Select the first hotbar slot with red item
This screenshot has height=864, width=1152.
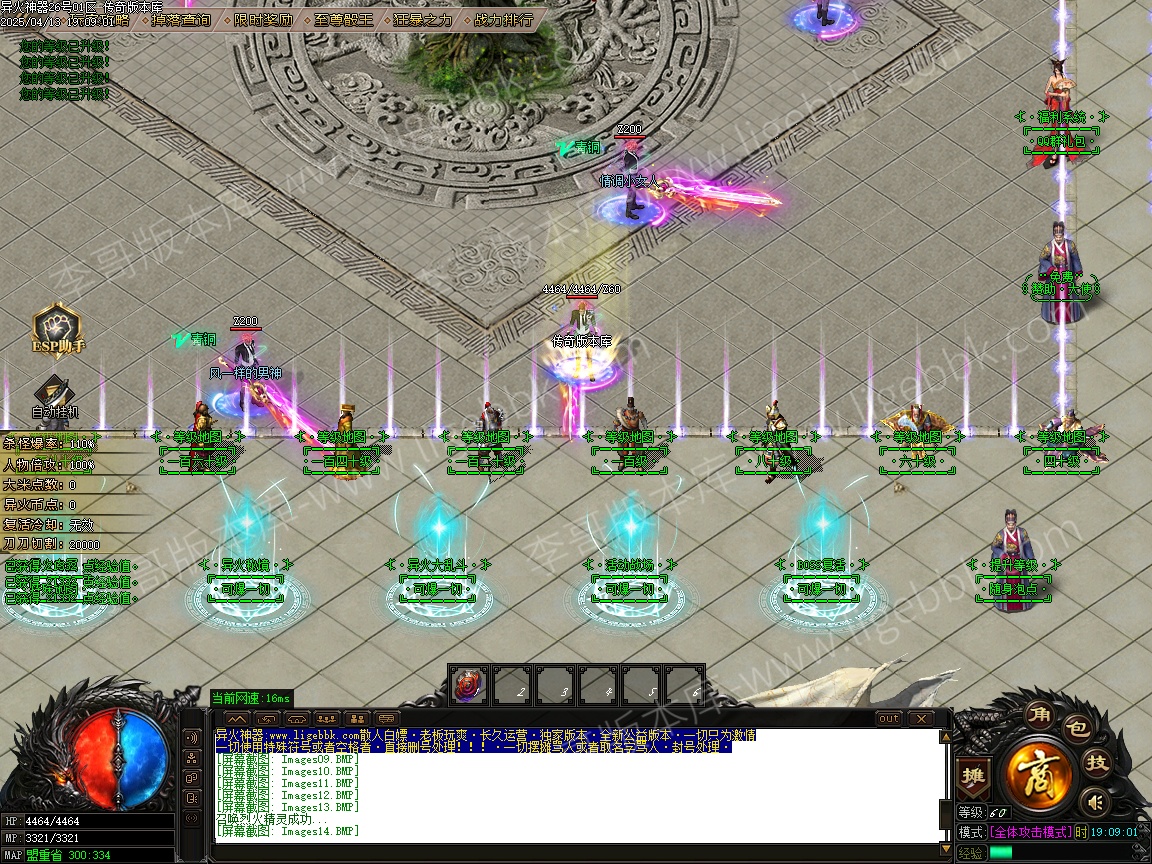click(468, 686)
